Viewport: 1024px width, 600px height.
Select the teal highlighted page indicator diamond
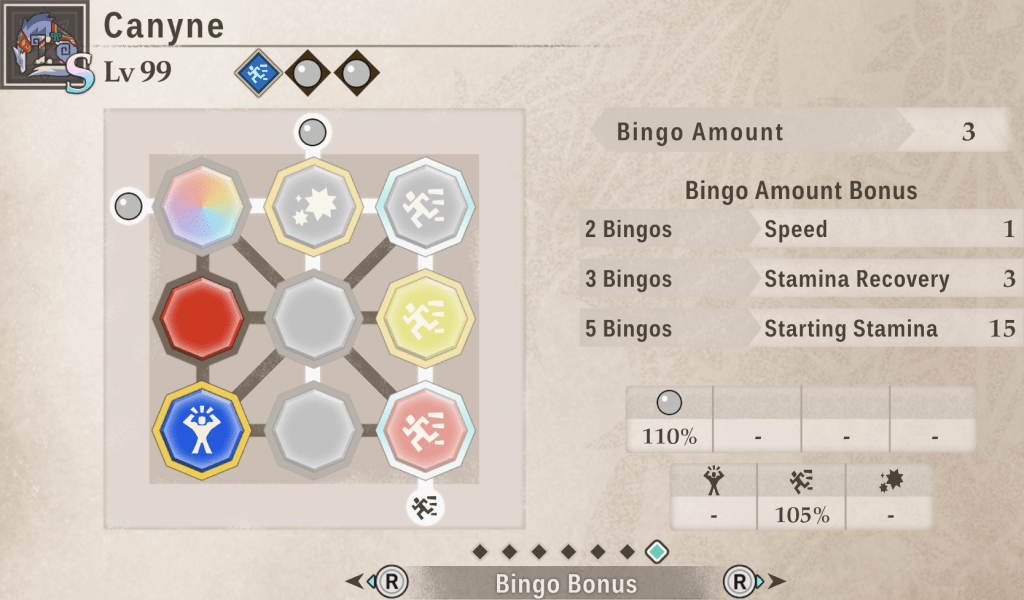pyautogui.click(x=656, y=551)
